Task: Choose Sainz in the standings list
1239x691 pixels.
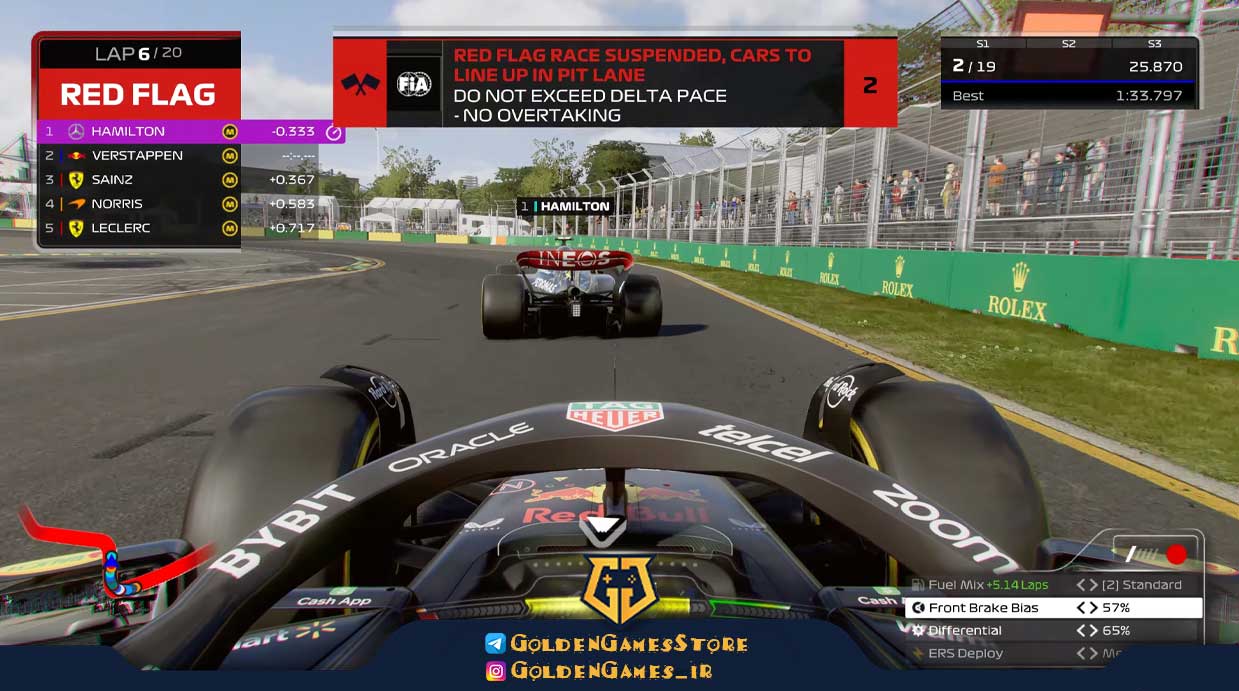Action: pos(140,180)
